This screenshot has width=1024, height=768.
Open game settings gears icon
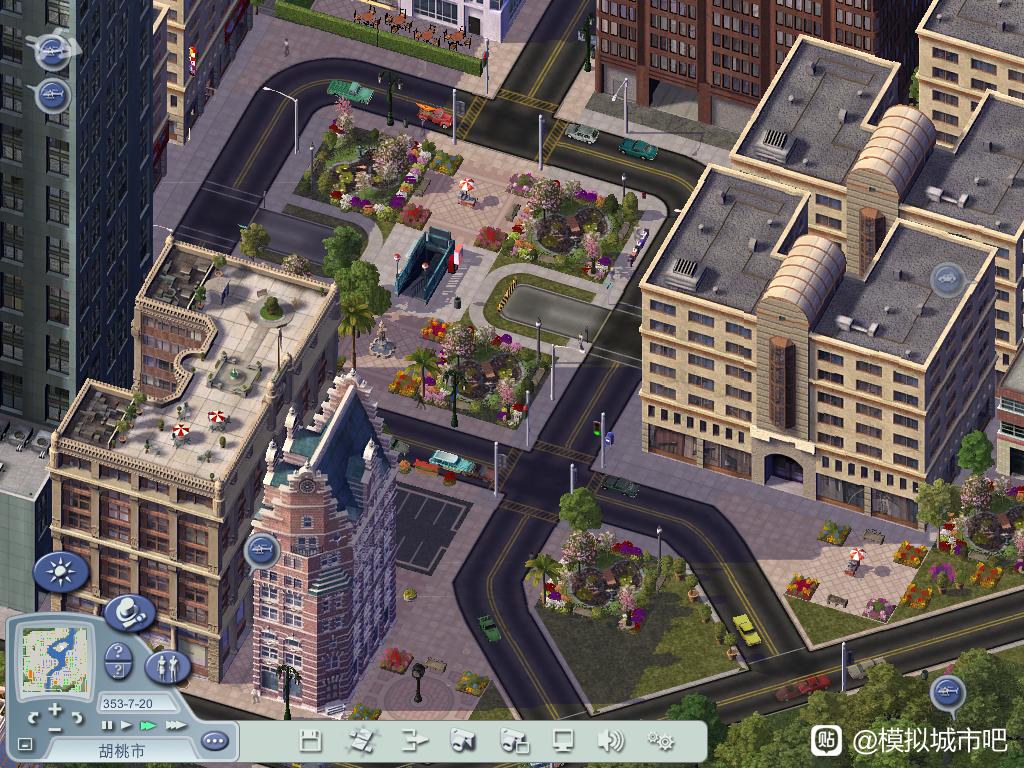coord(660,741)
